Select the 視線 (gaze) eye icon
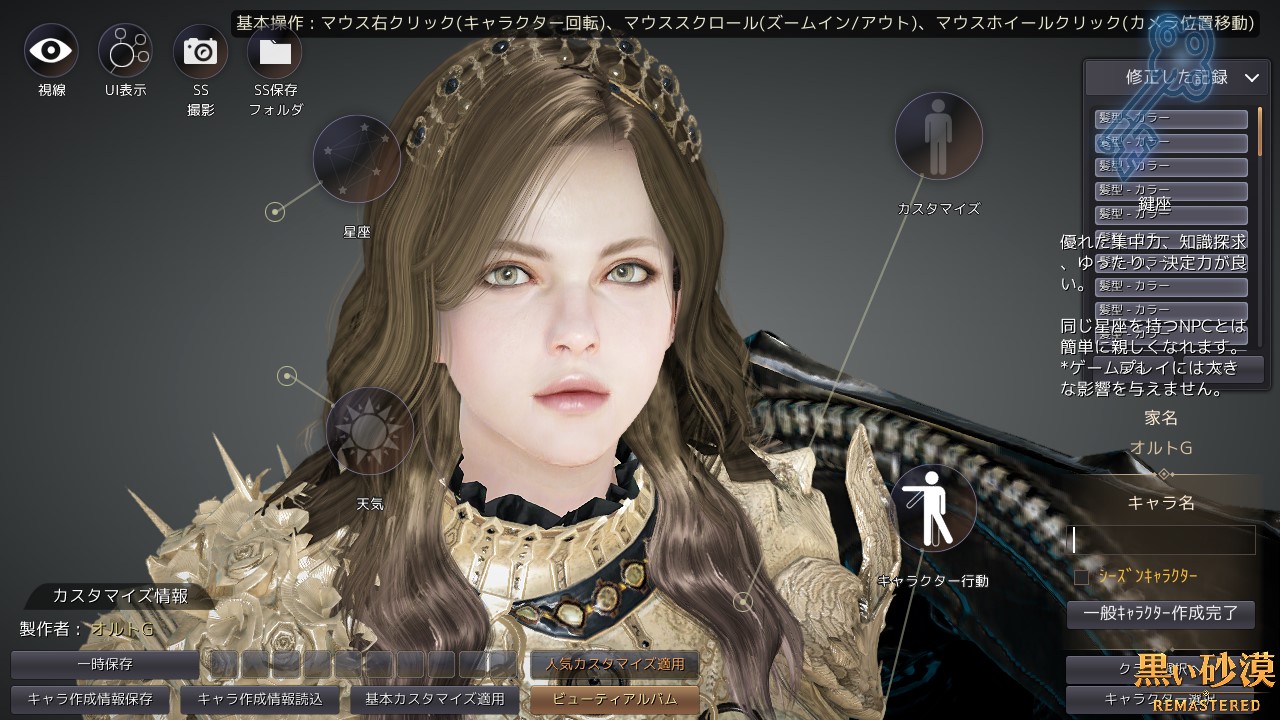 pos(50,50)
